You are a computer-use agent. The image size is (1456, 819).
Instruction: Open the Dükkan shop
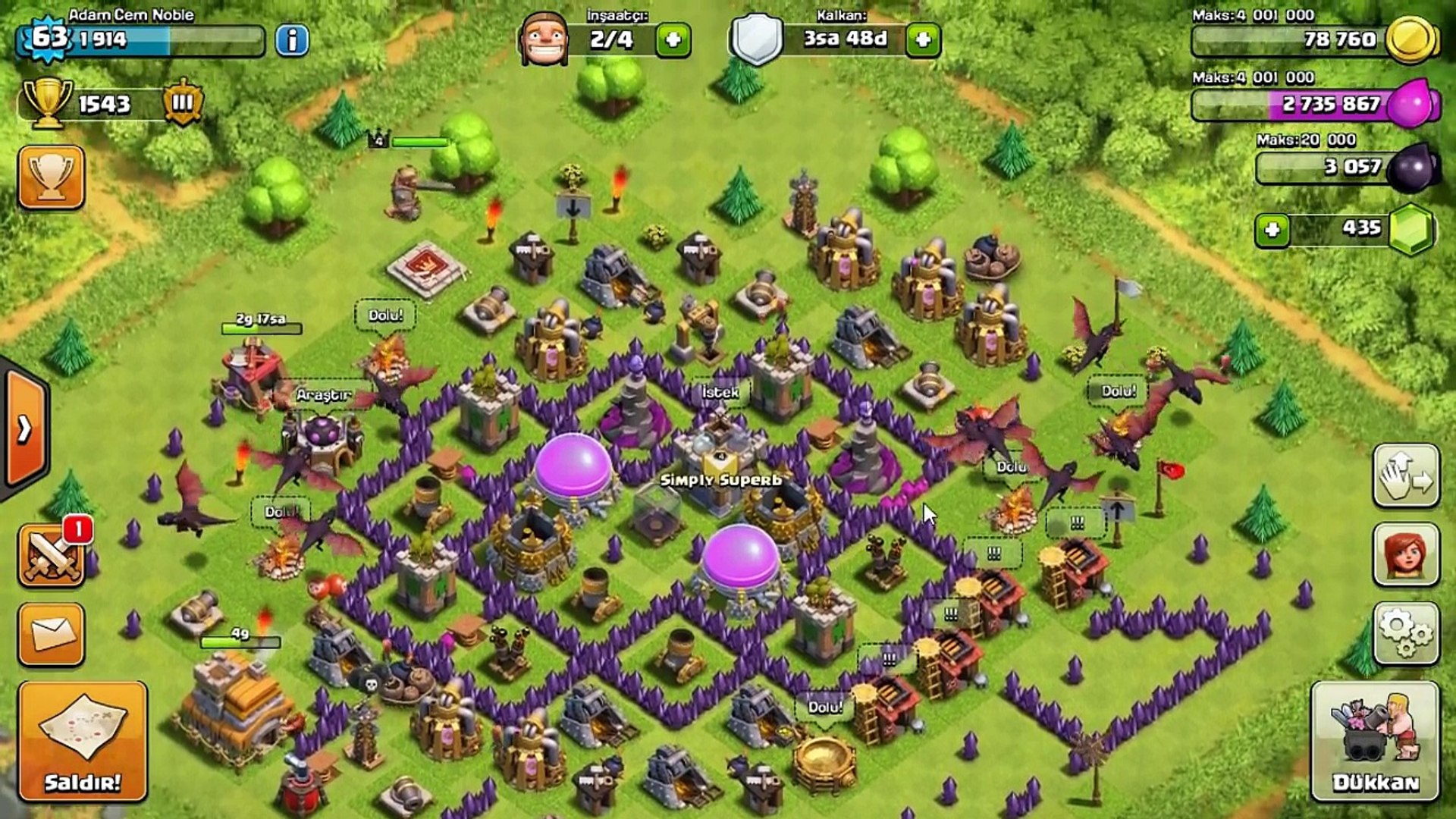click(x=1375, y=741)
